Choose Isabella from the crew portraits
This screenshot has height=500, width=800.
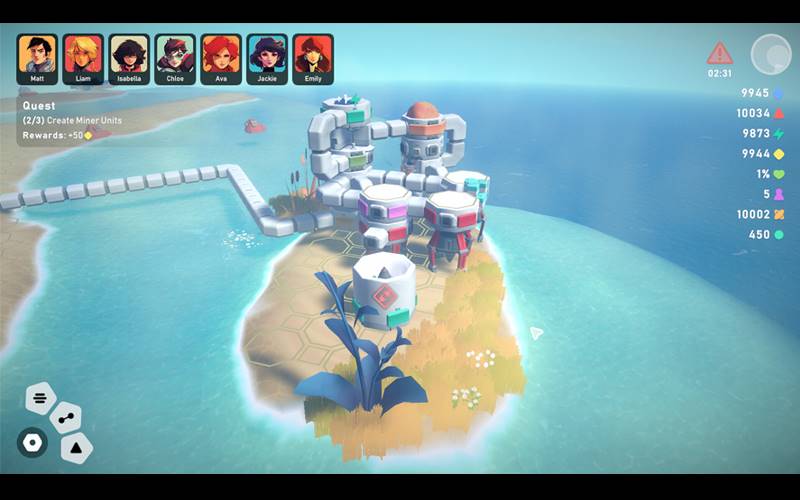point(129,56)
